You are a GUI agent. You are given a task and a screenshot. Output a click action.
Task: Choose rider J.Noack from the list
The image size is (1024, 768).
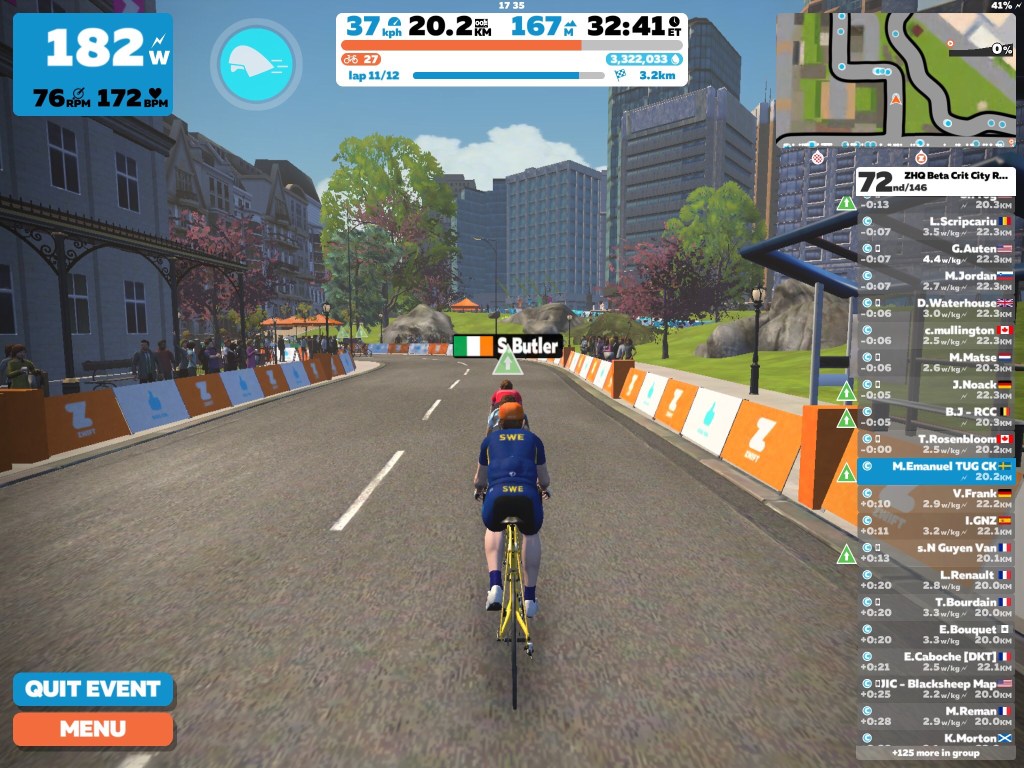936,389
